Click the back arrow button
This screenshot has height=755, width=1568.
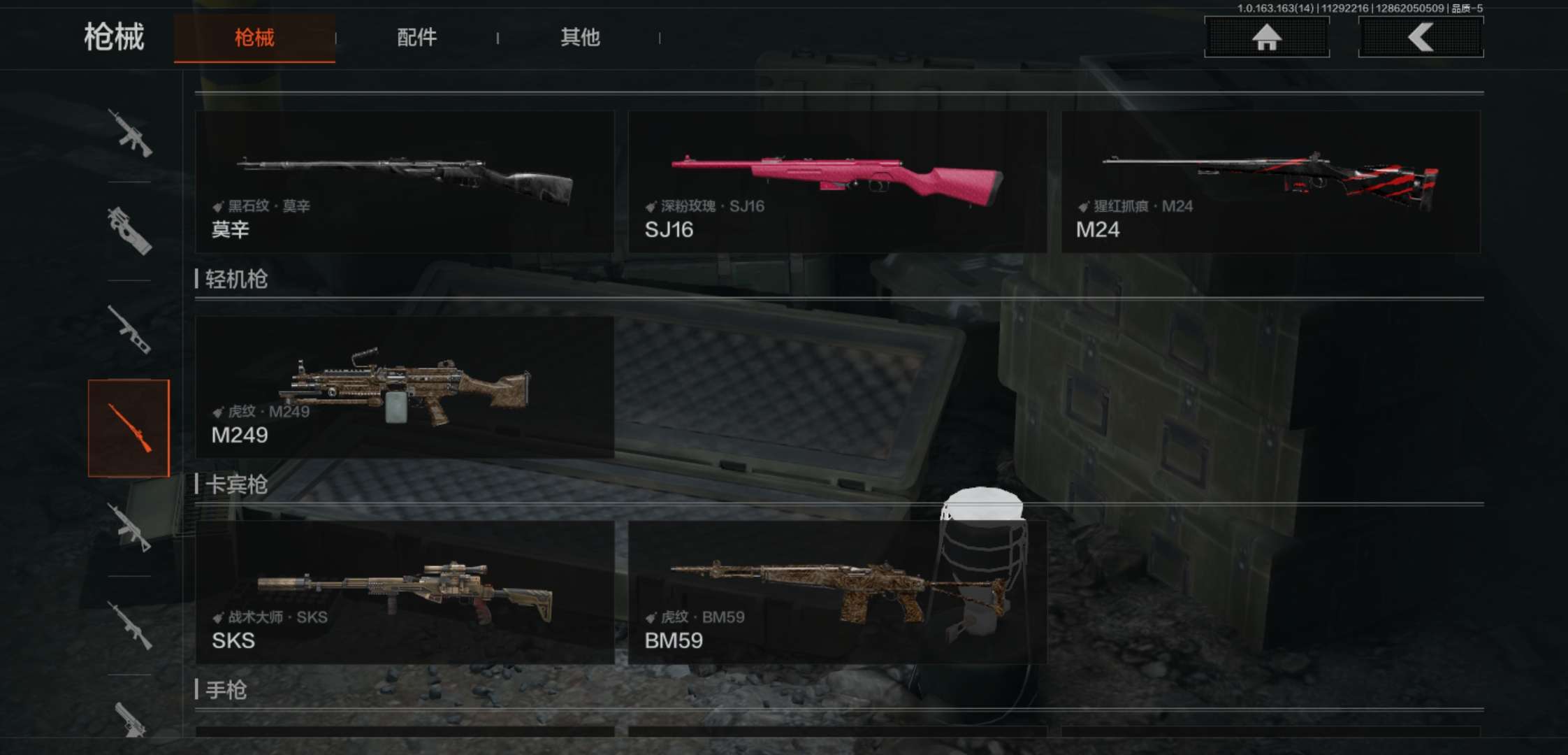point(1421,37)
